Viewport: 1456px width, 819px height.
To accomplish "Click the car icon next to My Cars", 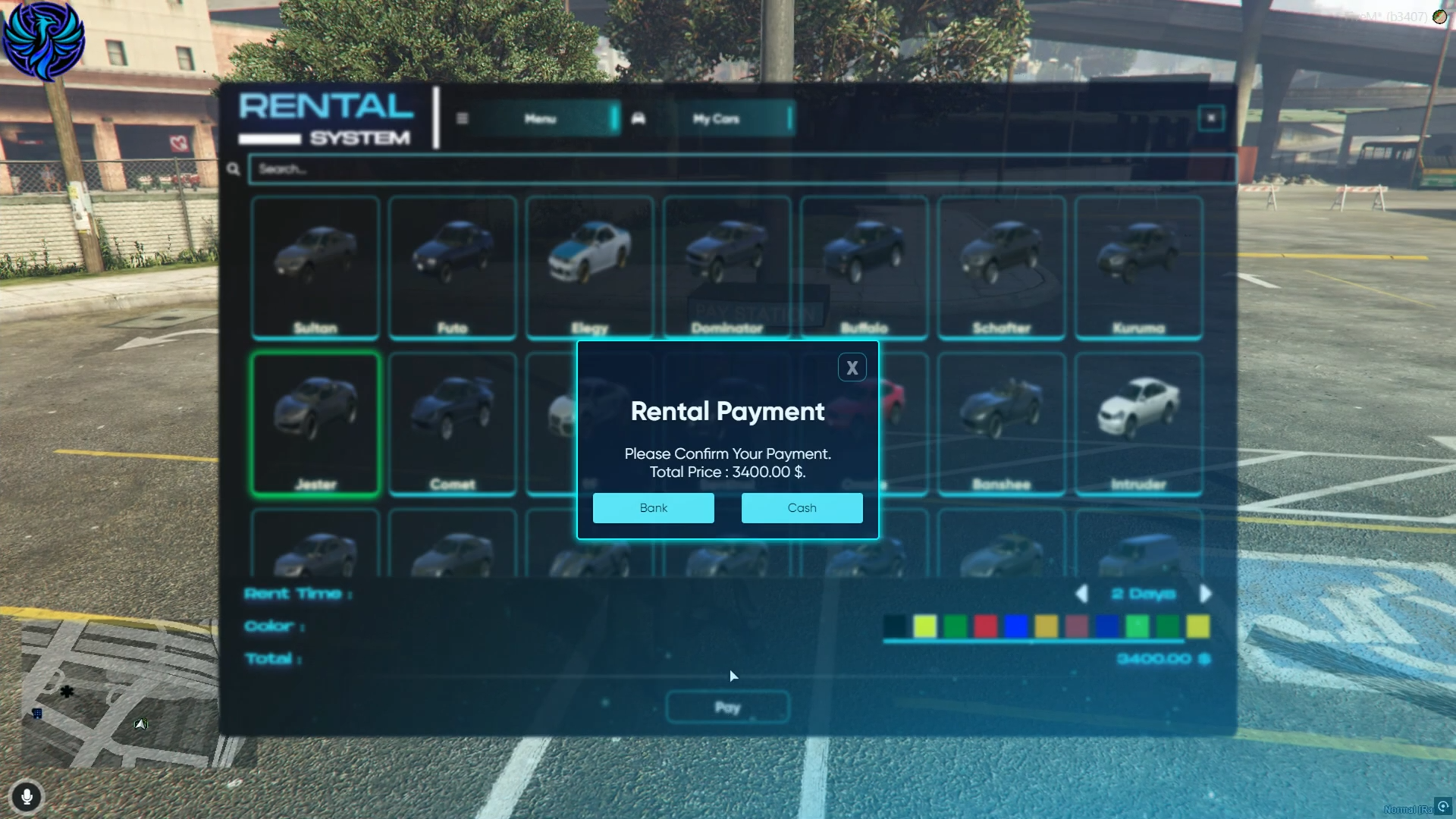I will tap(638, 118).
